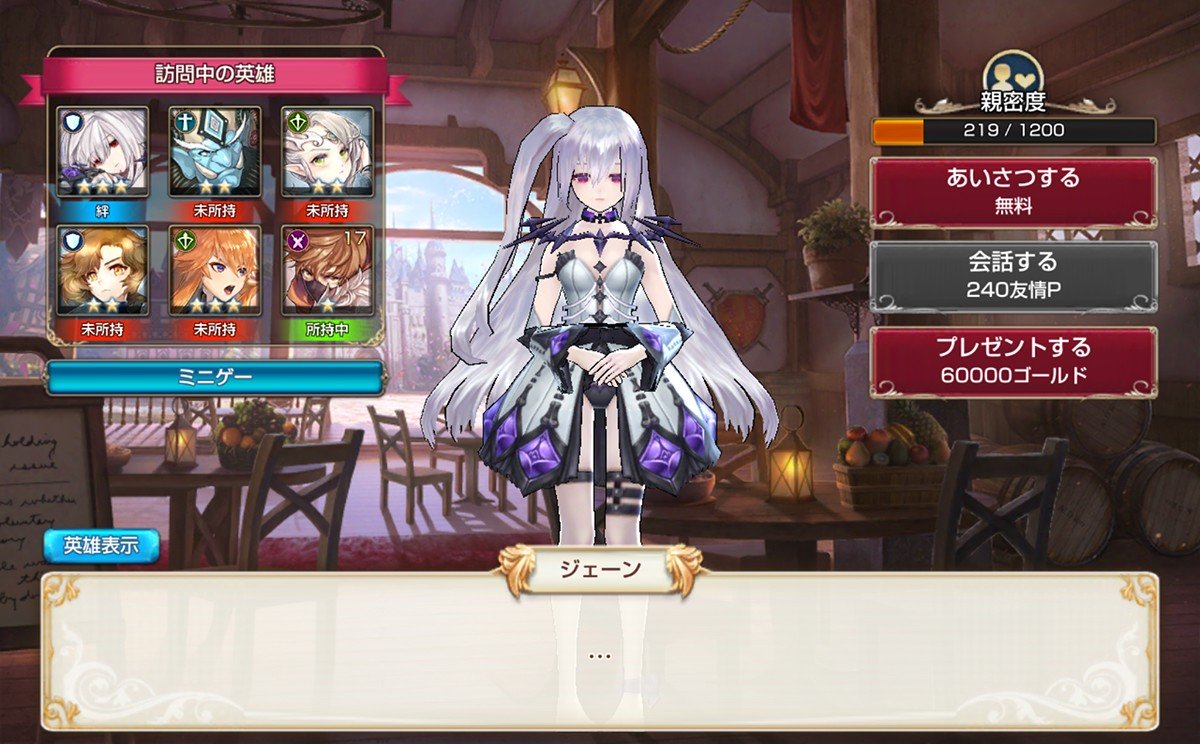This screenshot has height=744, width=1200.
Task: Choose the brown-haired hero with golden eyes
Action: point(102,270)
